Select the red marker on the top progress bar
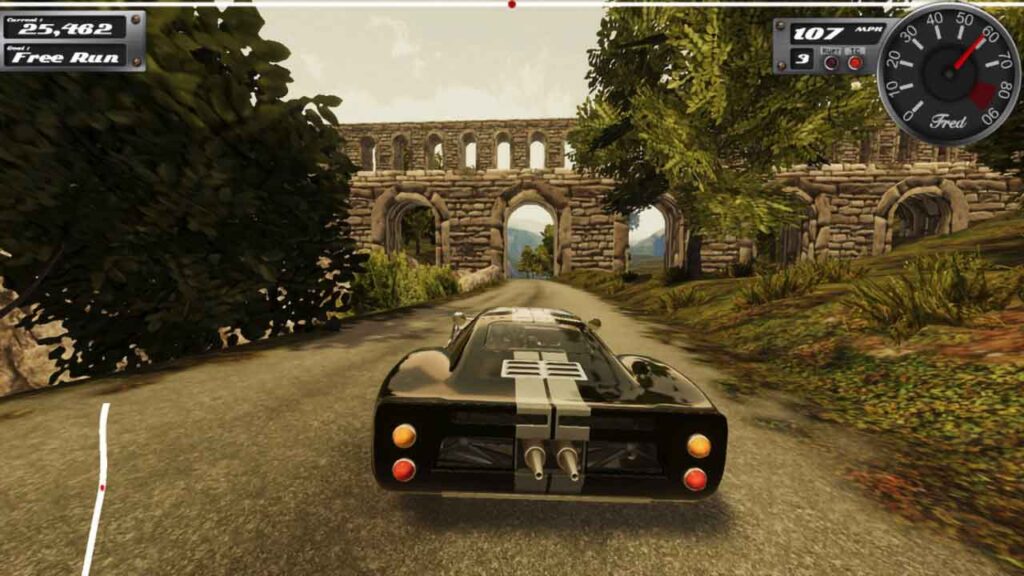Viewport: 1024px width, 576px height. pos(512,5)
